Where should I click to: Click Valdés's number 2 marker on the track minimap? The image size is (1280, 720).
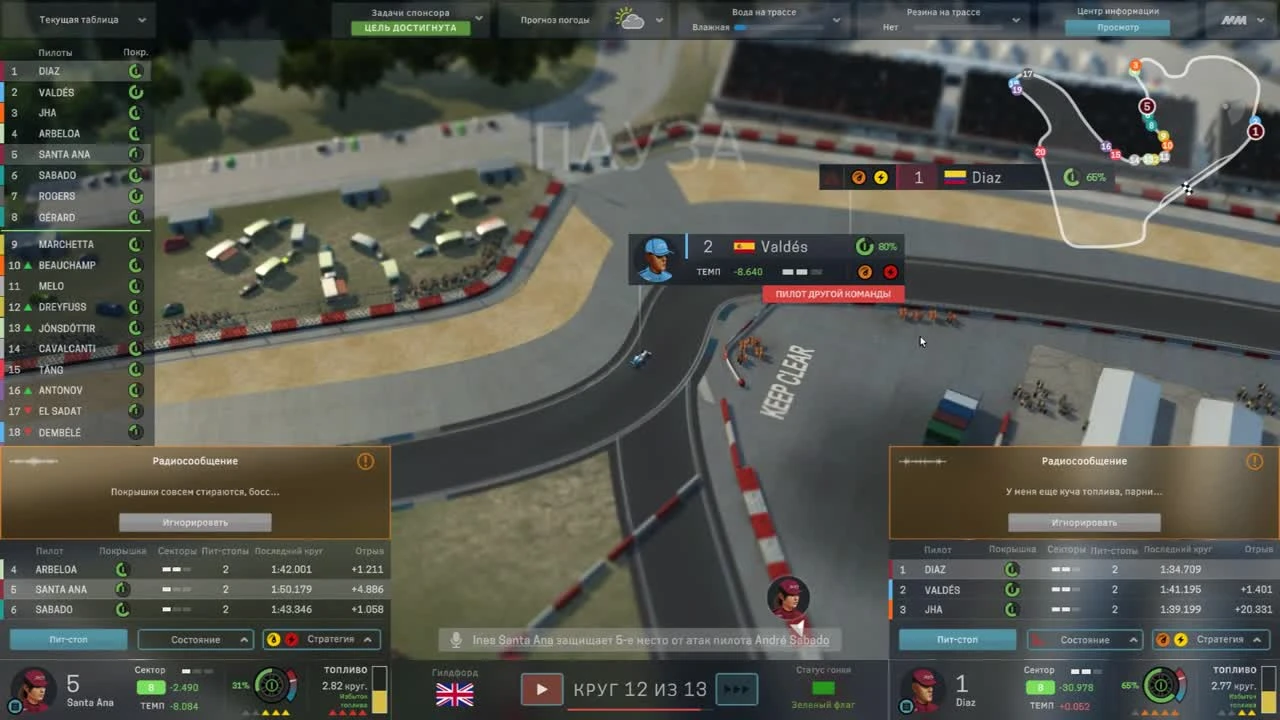click(1254, 121)
